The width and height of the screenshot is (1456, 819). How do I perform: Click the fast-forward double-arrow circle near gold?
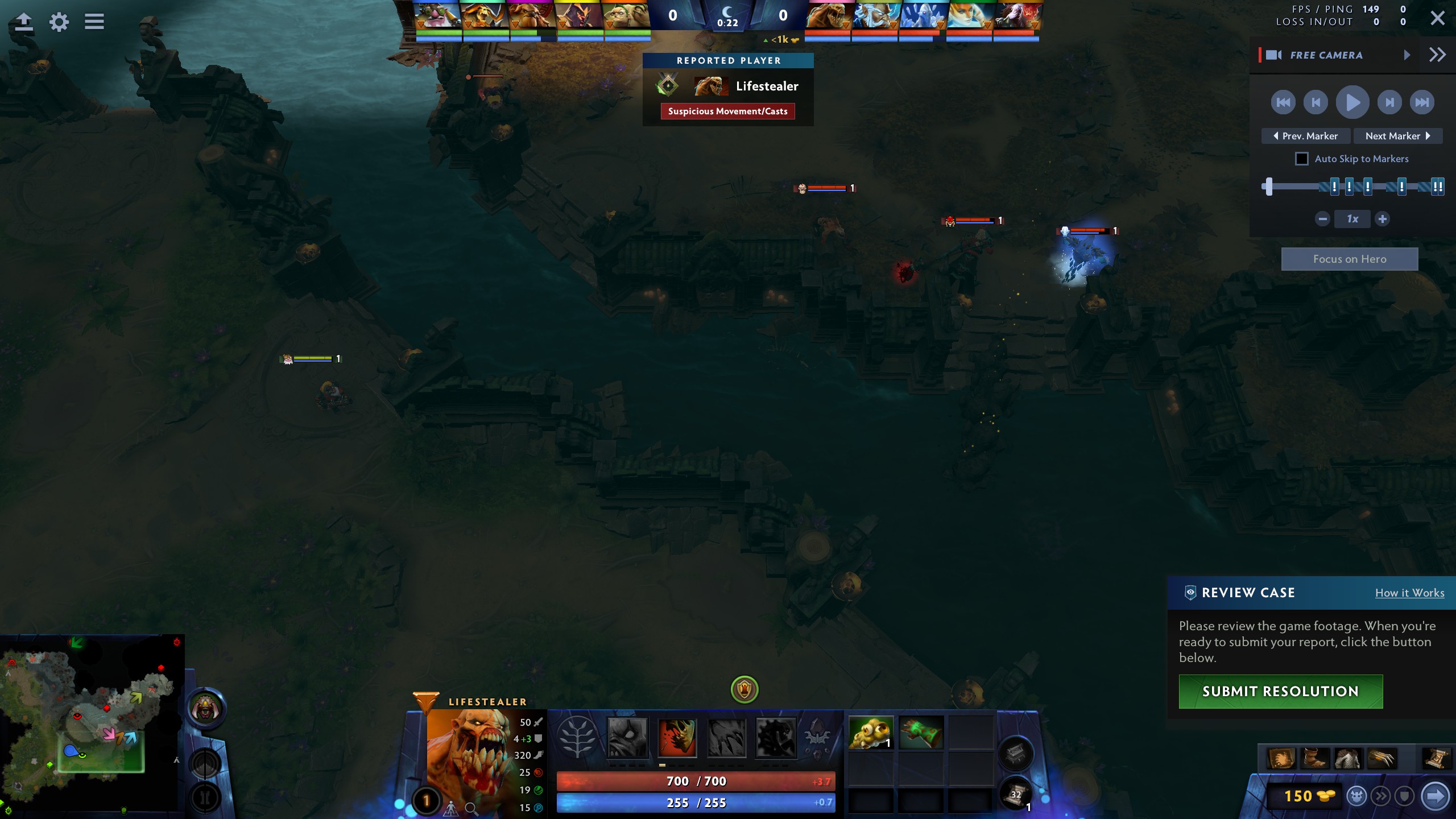point(1381,796)
